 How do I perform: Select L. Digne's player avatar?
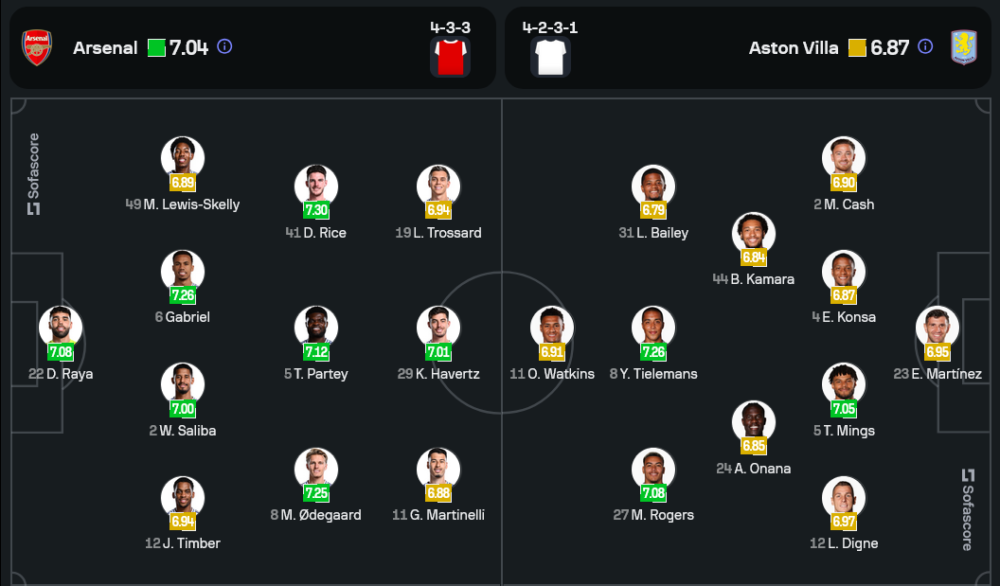coord(844,498)
